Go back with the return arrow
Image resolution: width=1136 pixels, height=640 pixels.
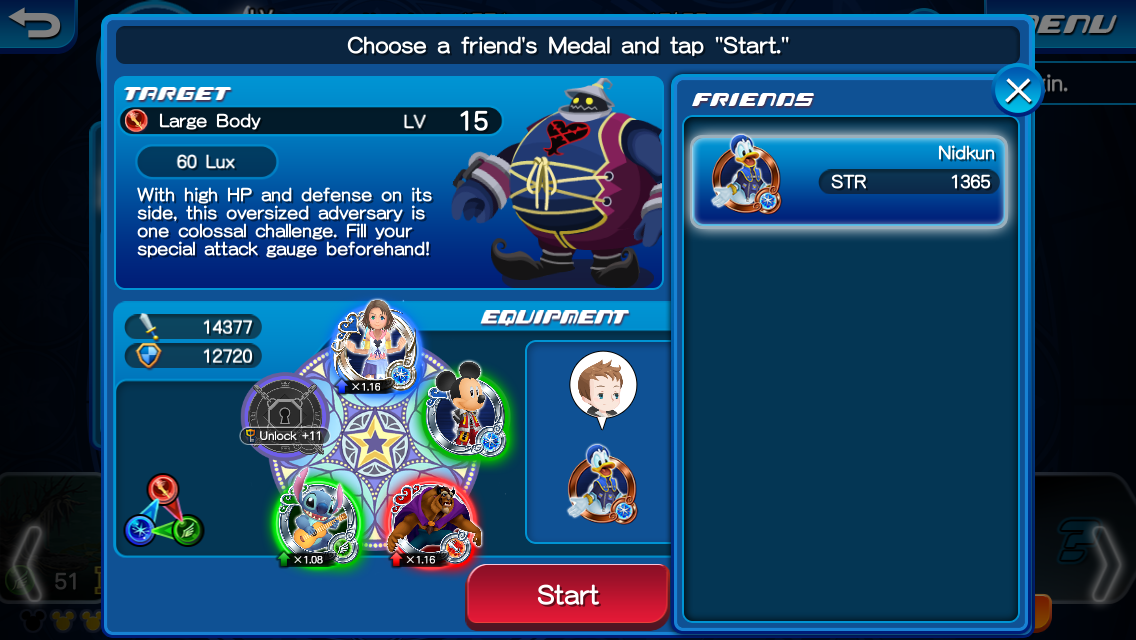coord(35,23)
